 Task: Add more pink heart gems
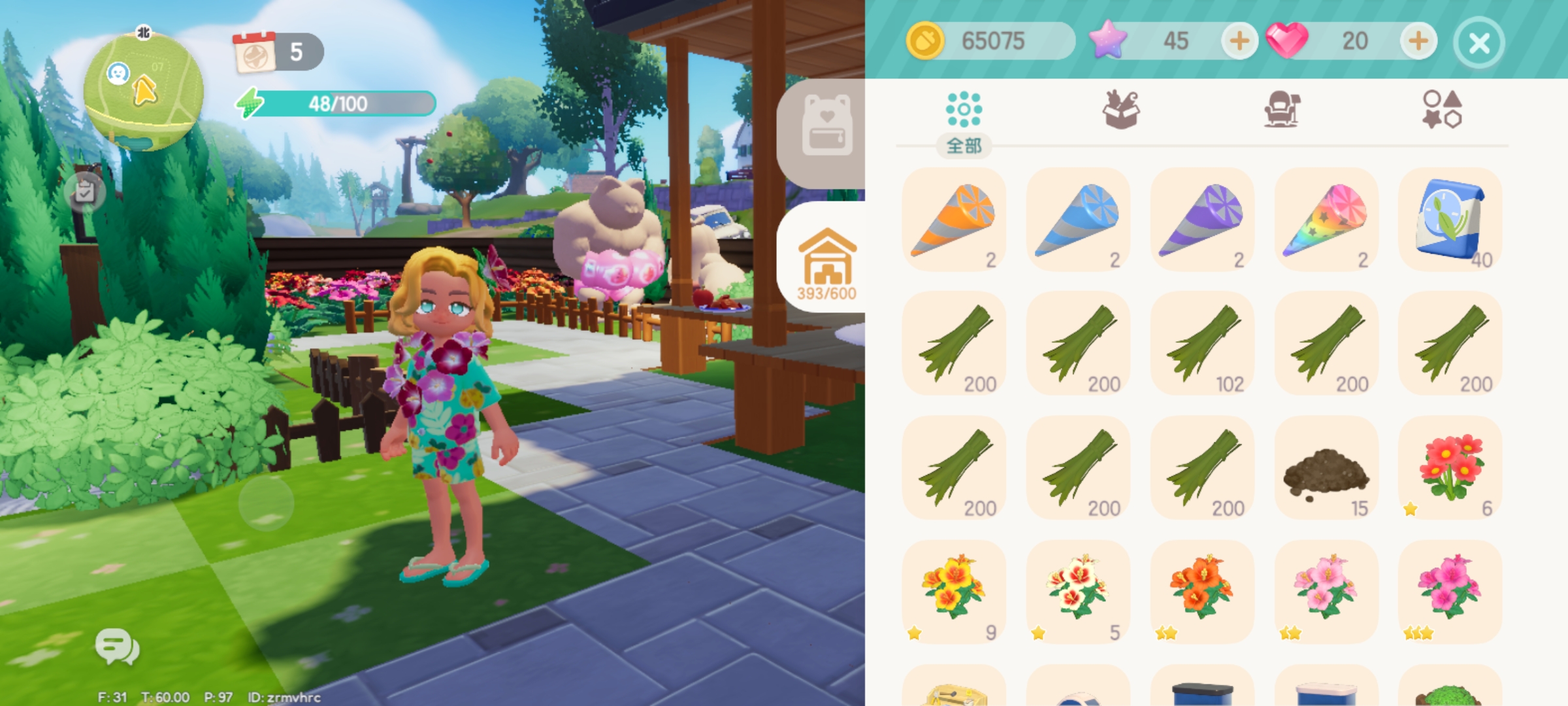1418,41
